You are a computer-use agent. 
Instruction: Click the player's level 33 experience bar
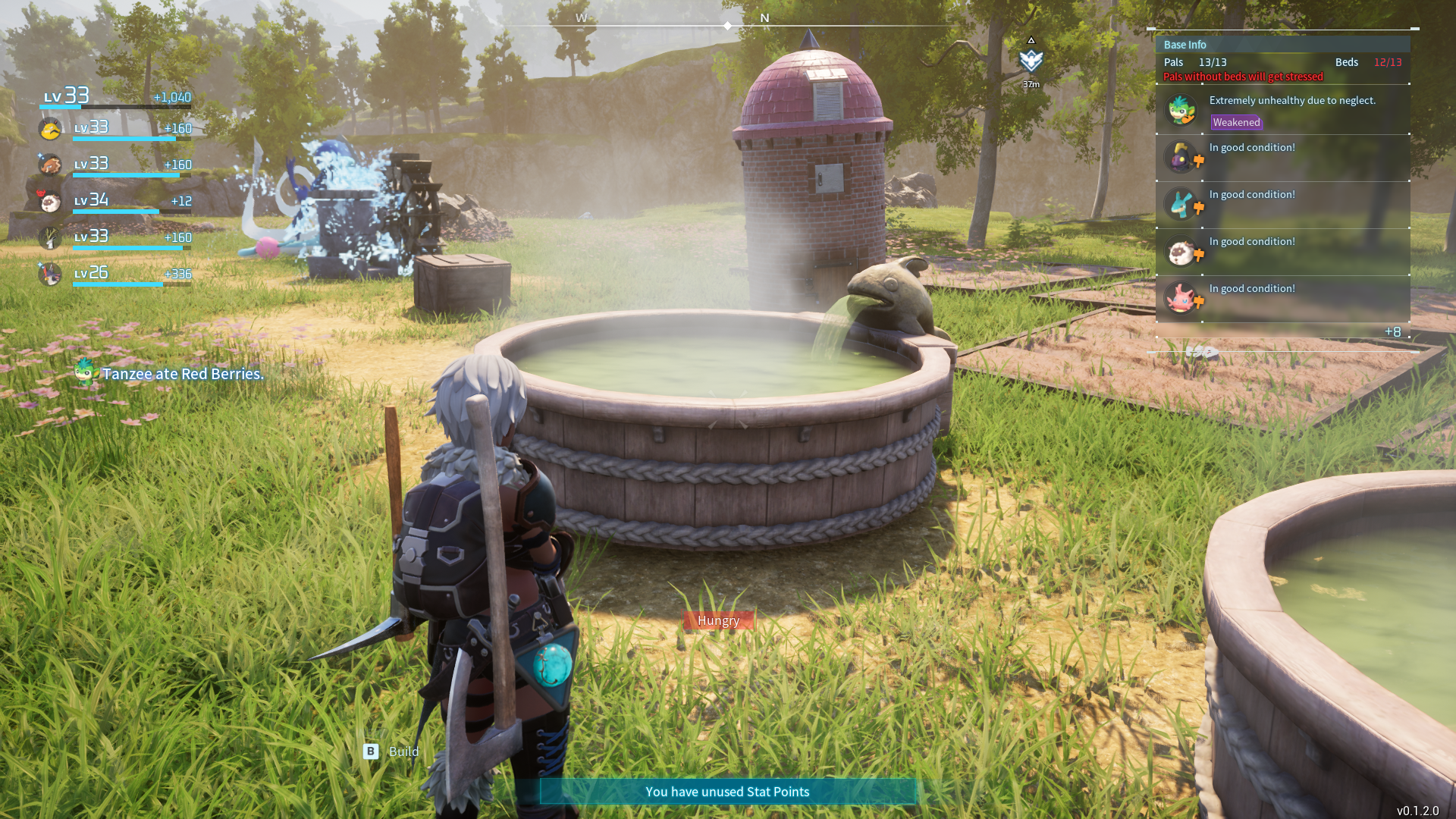pos(114,106)
